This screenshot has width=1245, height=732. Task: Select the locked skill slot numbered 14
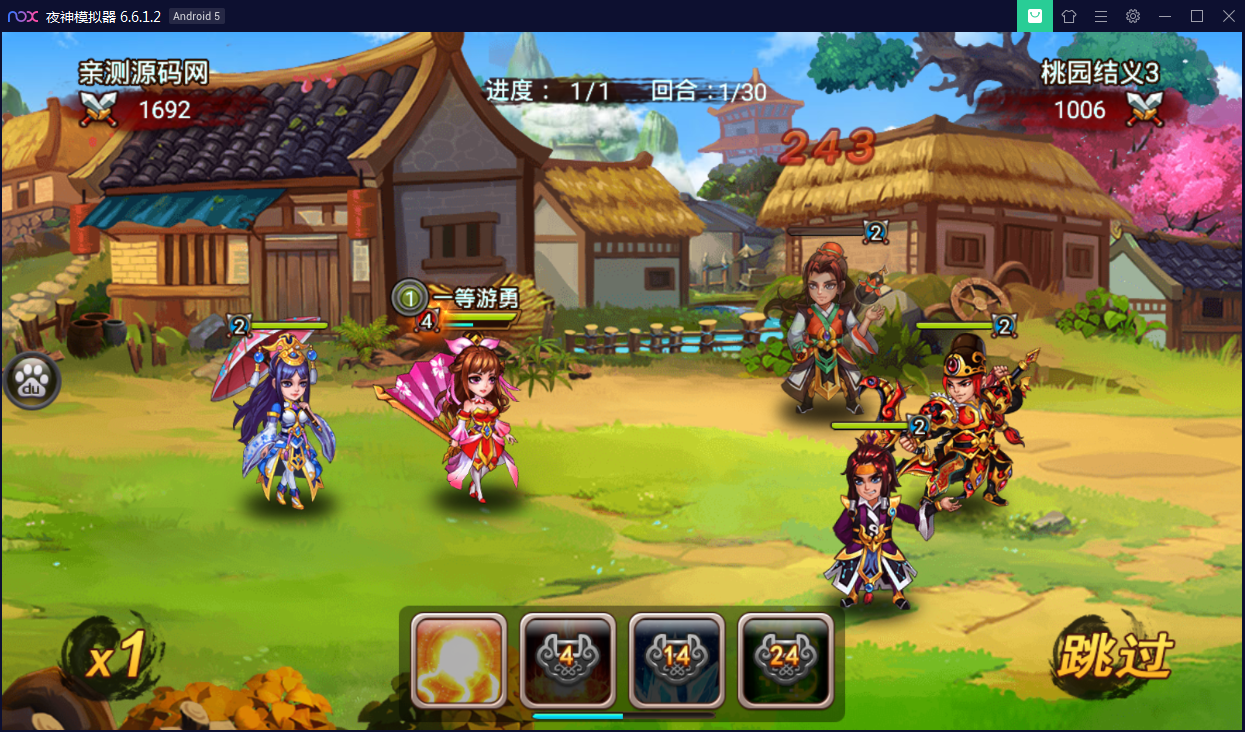[676, 659]
